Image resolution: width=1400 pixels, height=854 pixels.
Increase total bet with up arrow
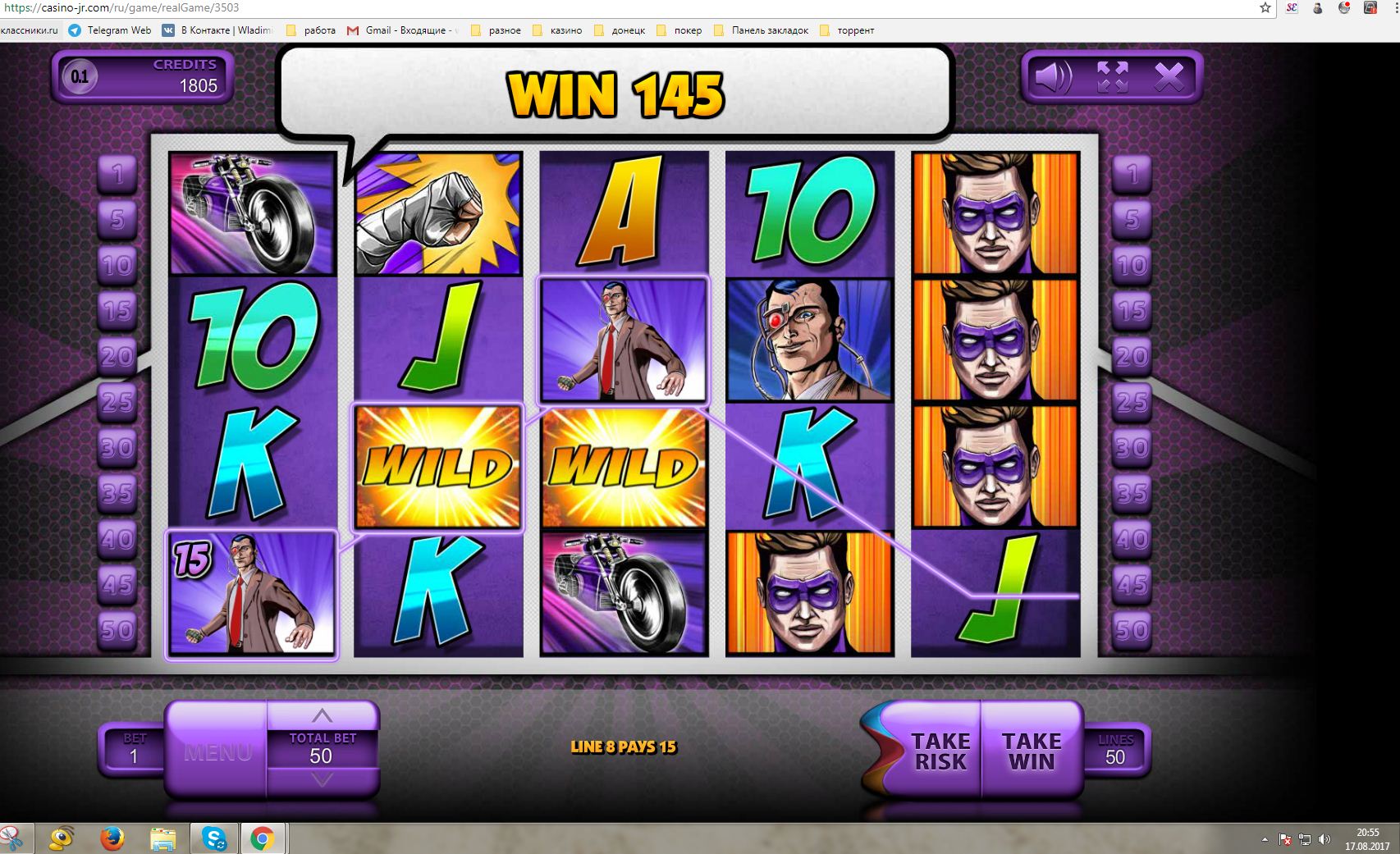click(322, 715)
